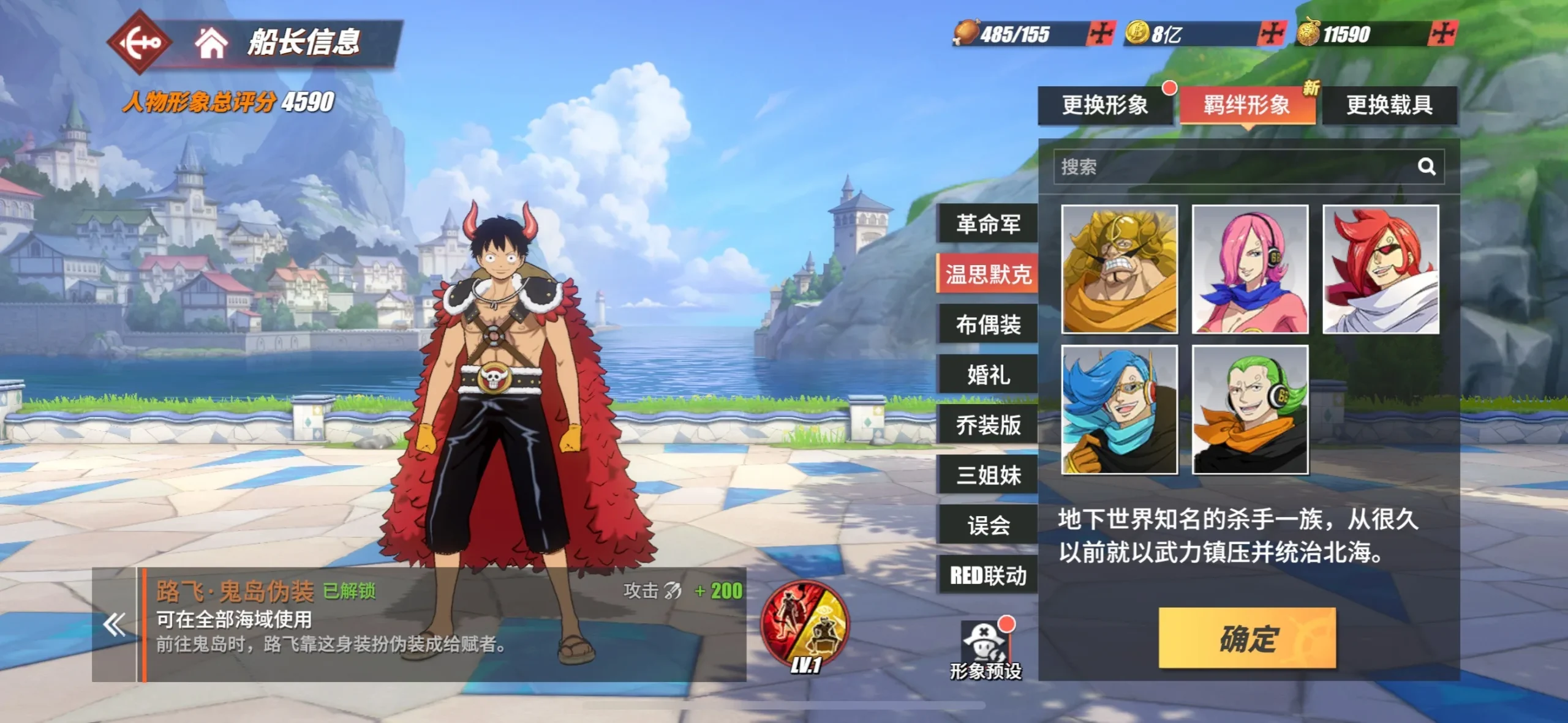Screen dimensions: 1568x723
Task: Show the 乔装版 category
Action: (x=988, y=425)
